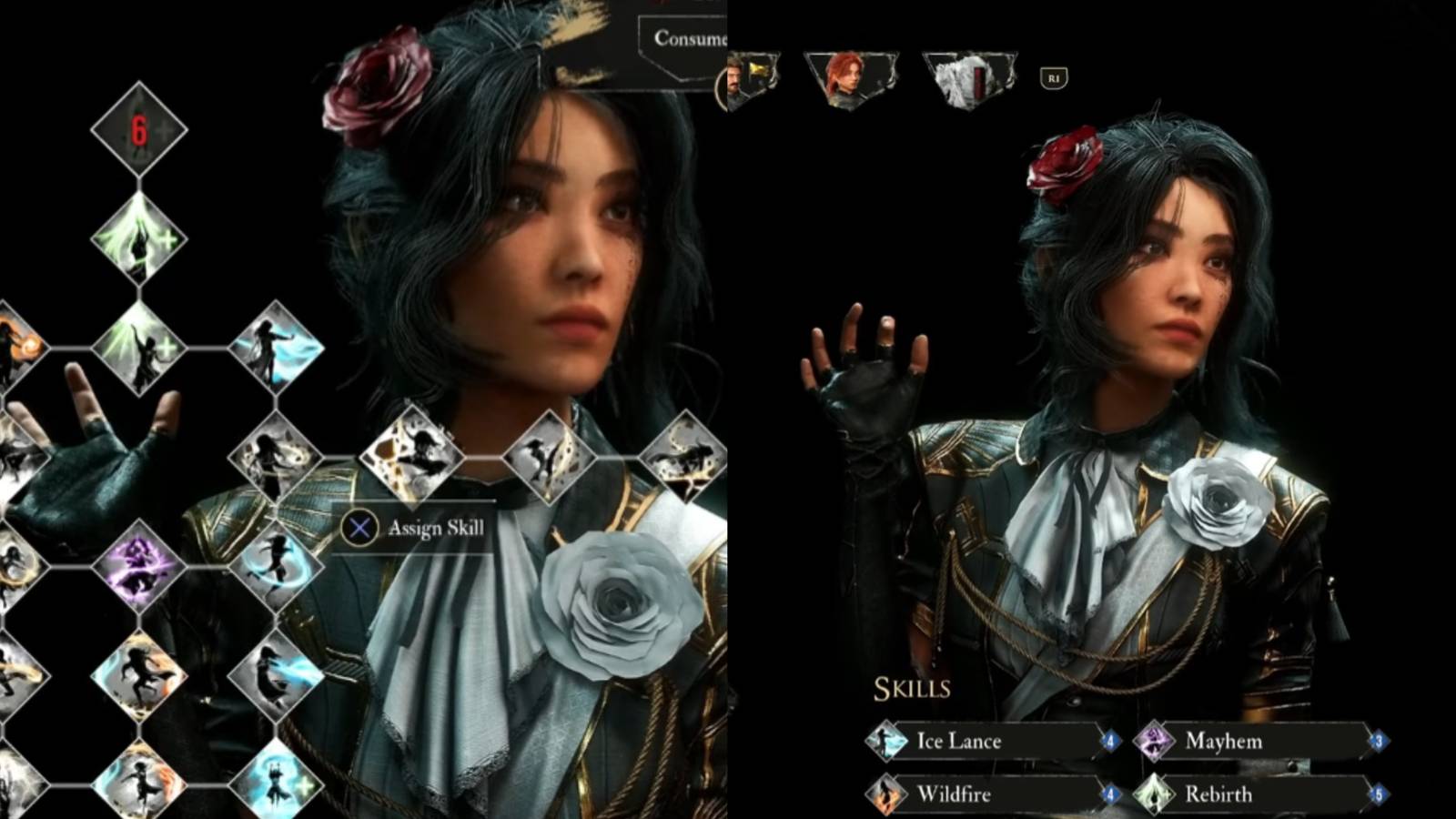Click the skill point counter showing 6
The width and height of the screenshot is (1456, 819).
[138, 128]
